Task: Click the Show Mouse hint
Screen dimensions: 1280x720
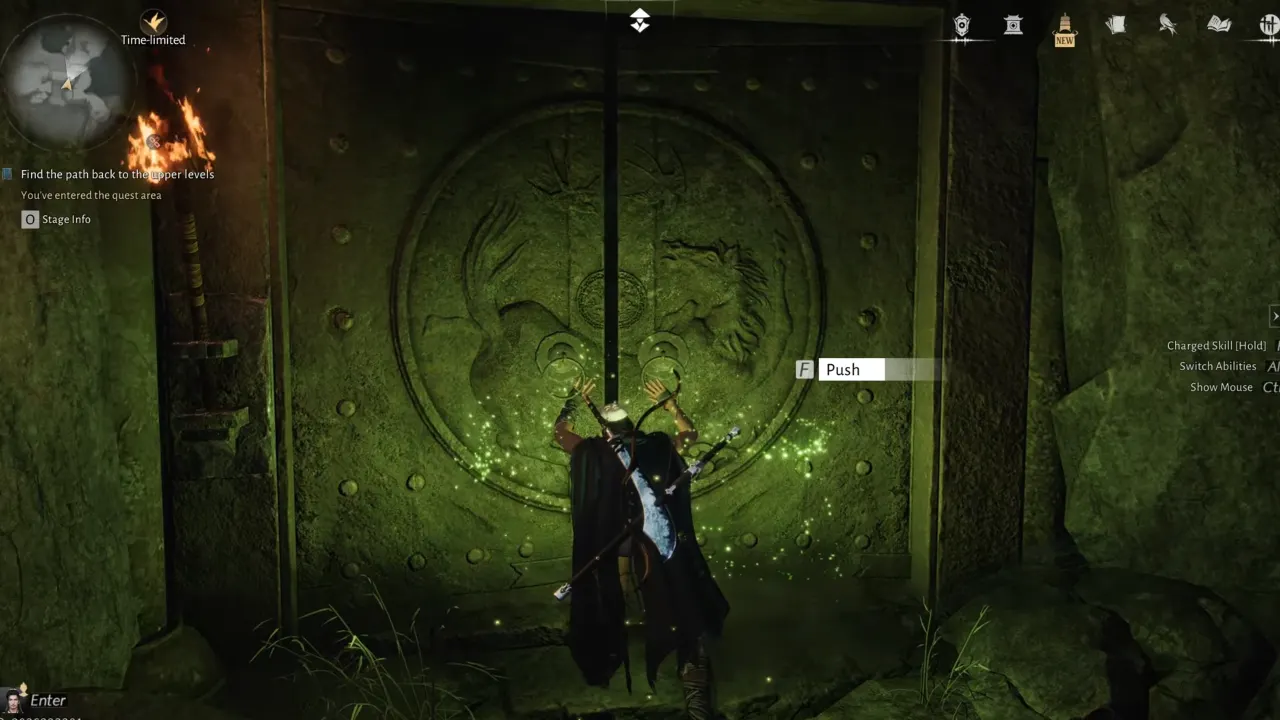Action: (x=1220, y=387)
